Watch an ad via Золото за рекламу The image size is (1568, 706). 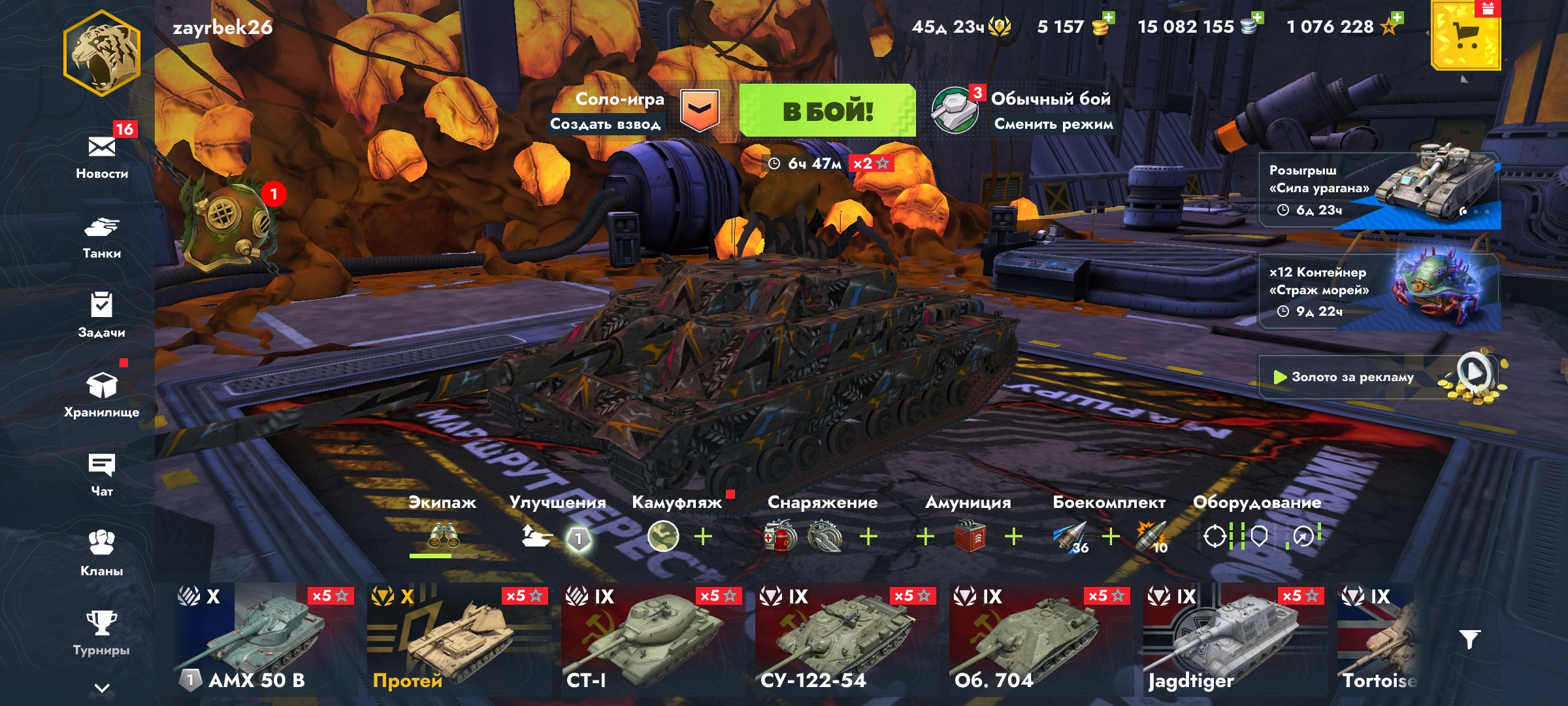pyautogui.click(x=1379, y=377)
